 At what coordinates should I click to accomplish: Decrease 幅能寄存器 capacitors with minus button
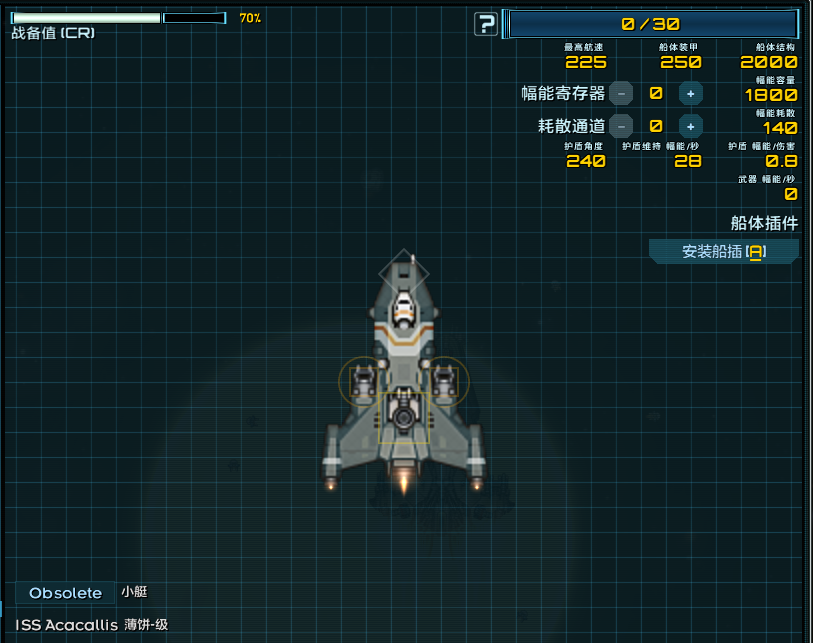pos(621,94)
